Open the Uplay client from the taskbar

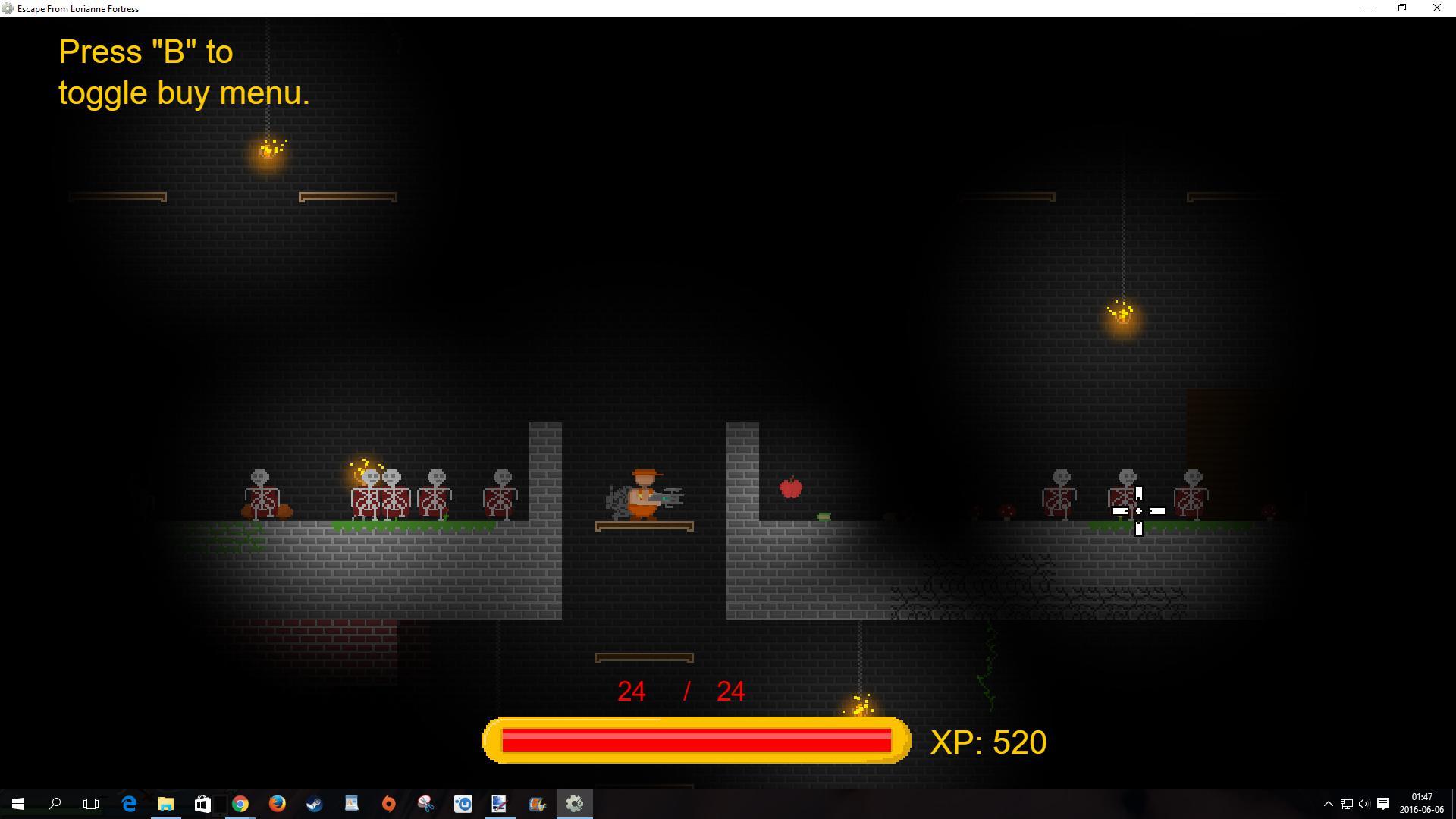click(x=463, y=803)
